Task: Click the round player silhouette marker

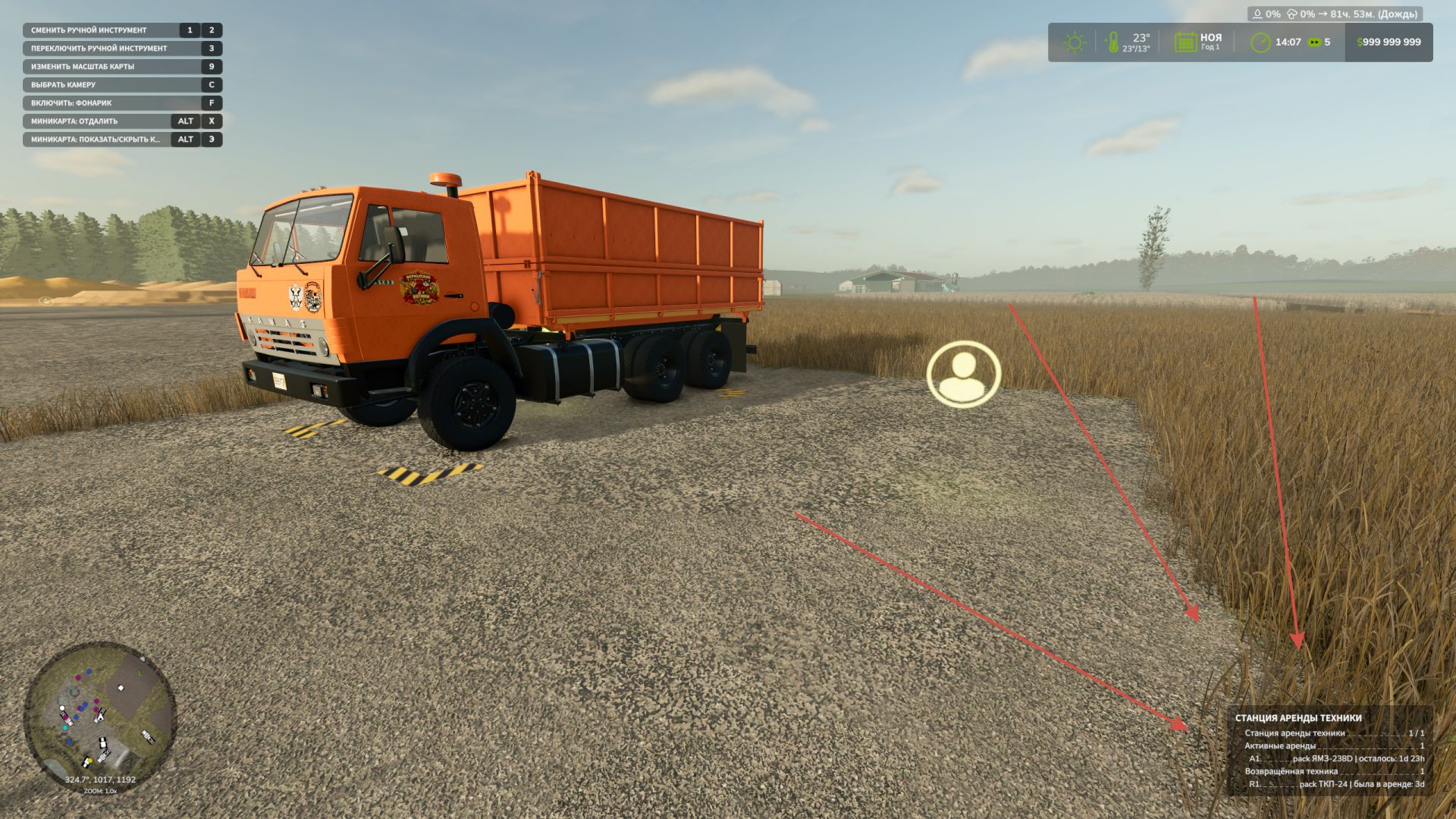Action: [x=963, y=375]
